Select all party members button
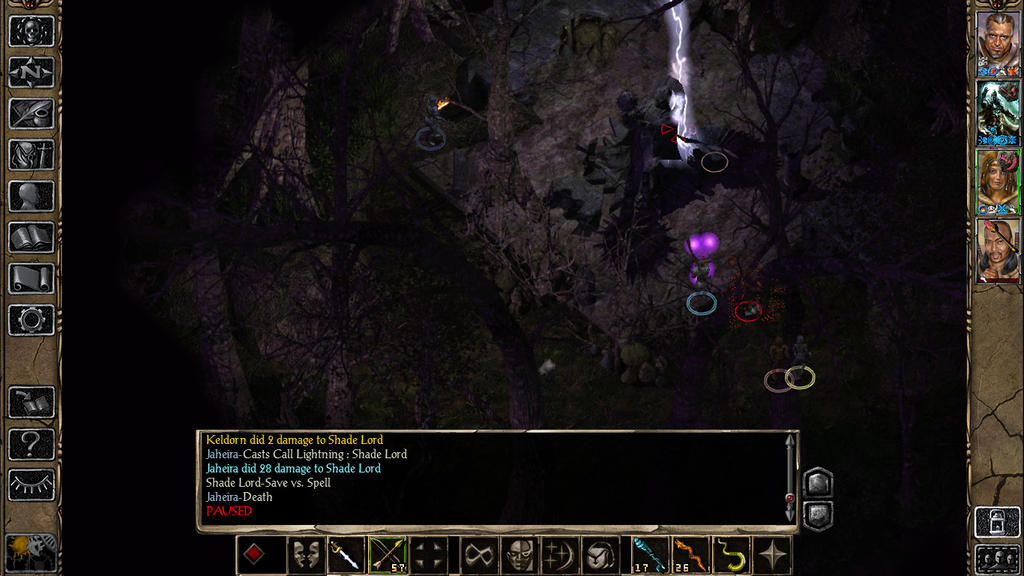 (x=996, y=558)
